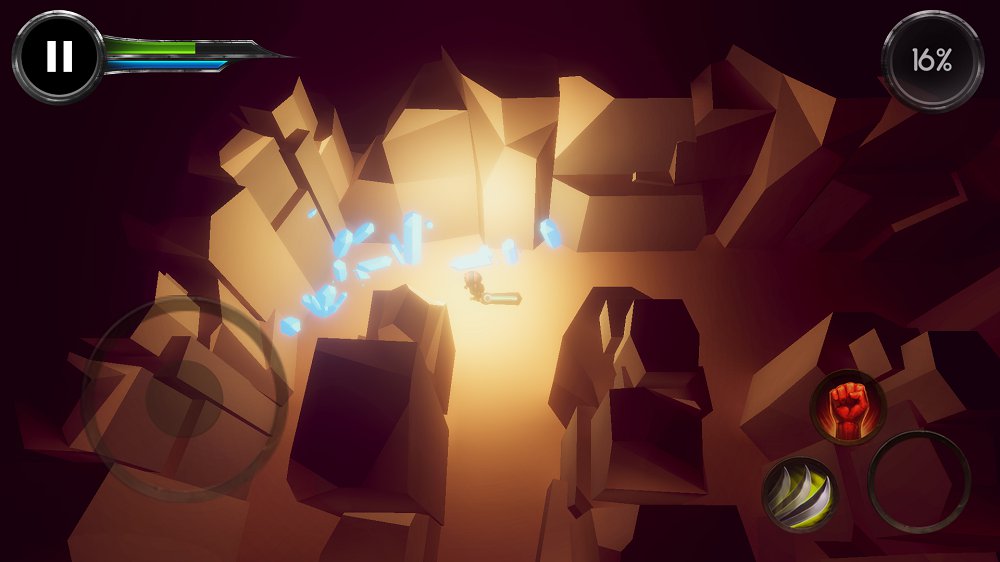This screenshot has width=1000, height=562.
Task: Touch the virtual movement joystick
Action: [184, 398]
